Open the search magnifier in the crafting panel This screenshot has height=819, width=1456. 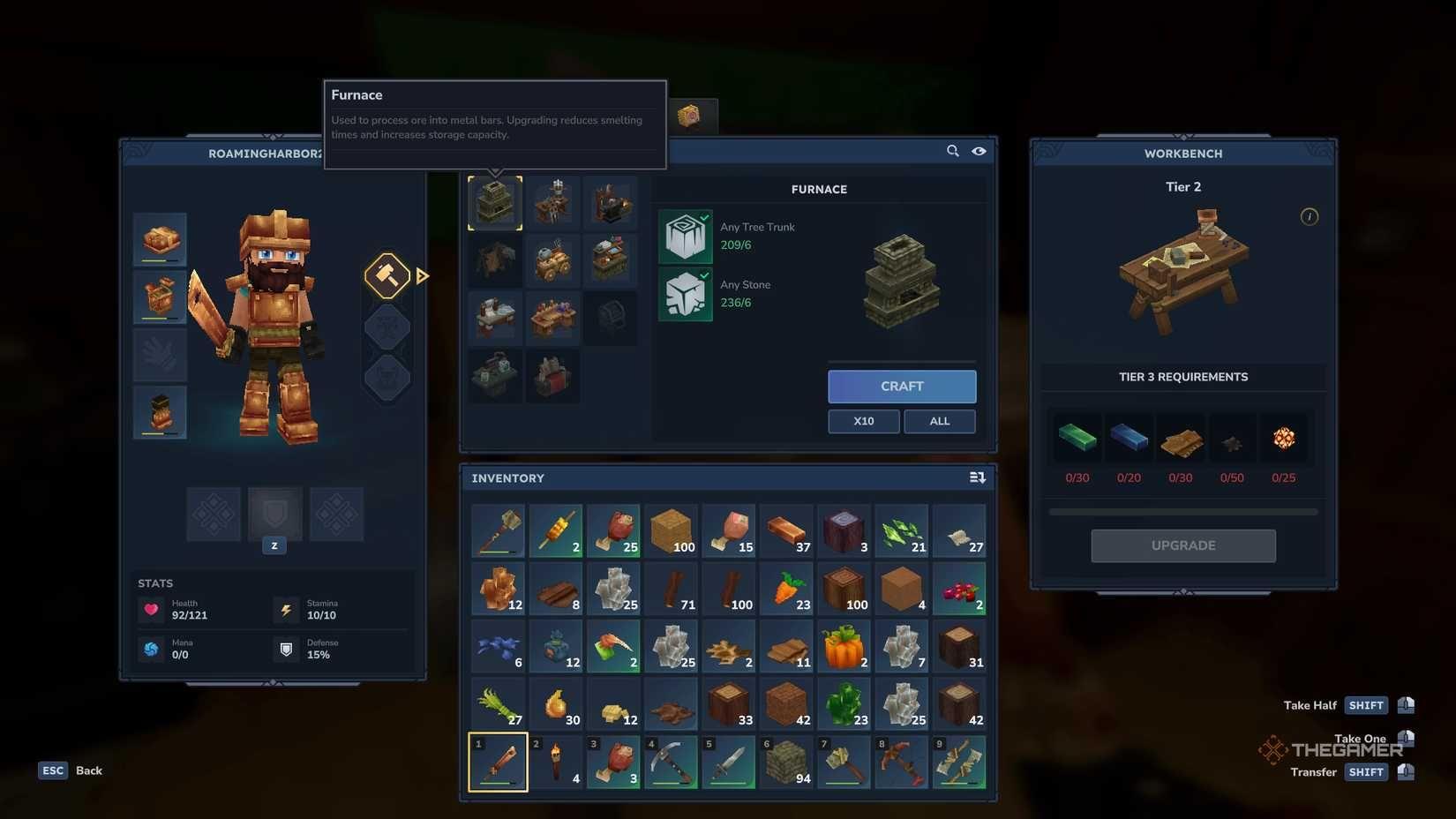click(953, 151)
